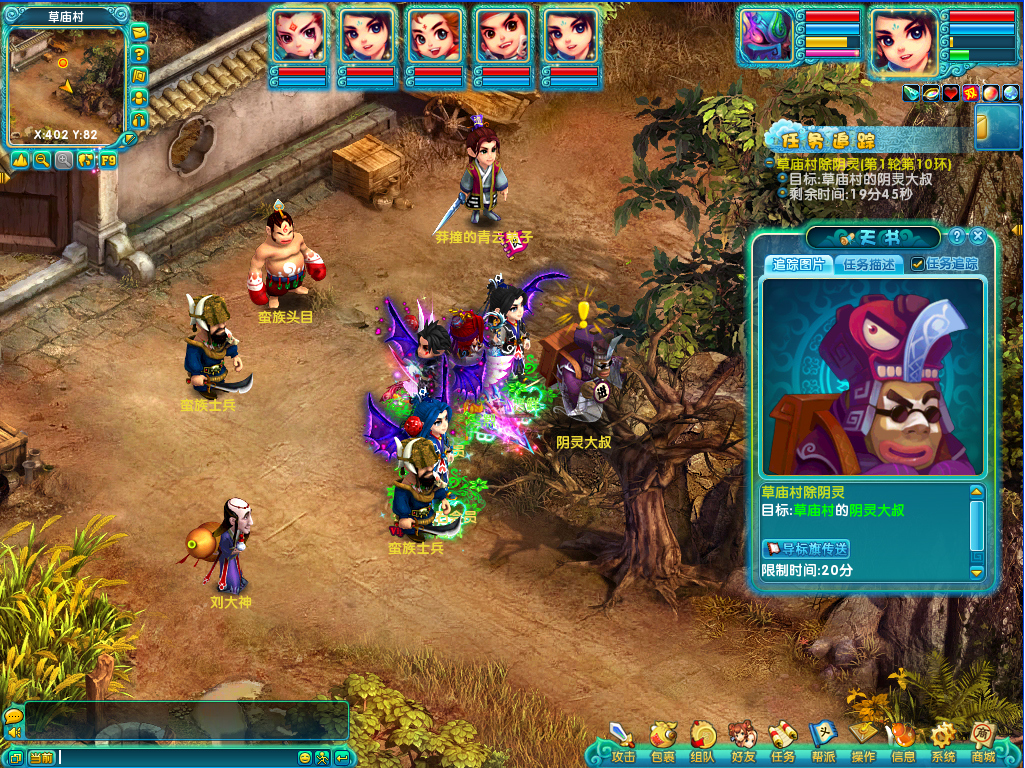This screenshot has width=1025, height=768.
Task: Click the 天书 window help question mark
Action: 957,236
